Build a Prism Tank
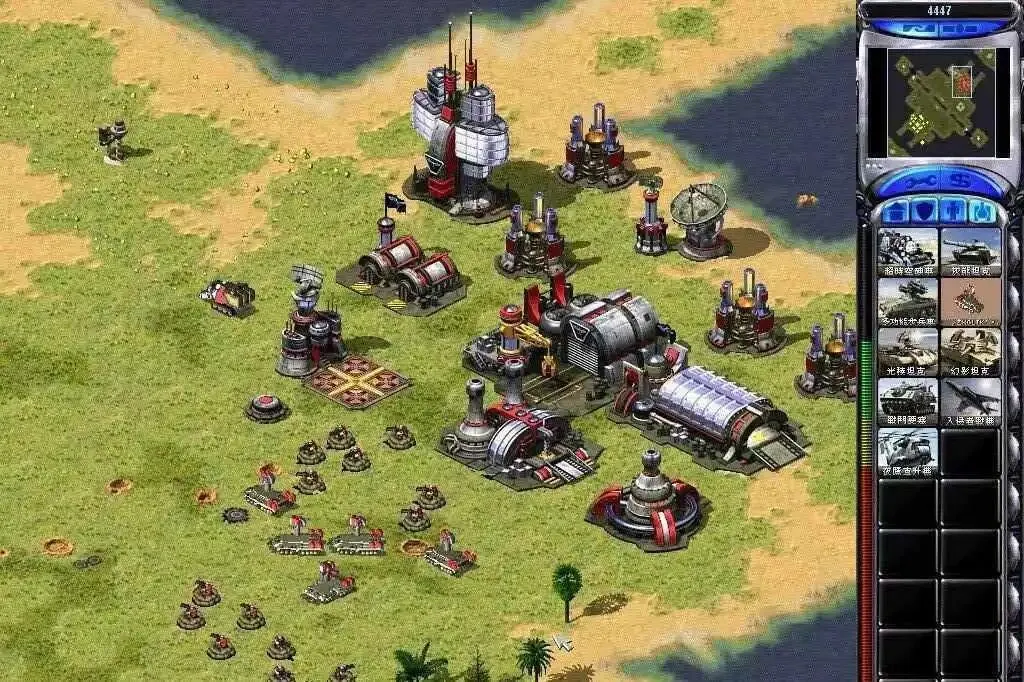The height and width of the screenshot is (682, 1024). tap(907, 352)
